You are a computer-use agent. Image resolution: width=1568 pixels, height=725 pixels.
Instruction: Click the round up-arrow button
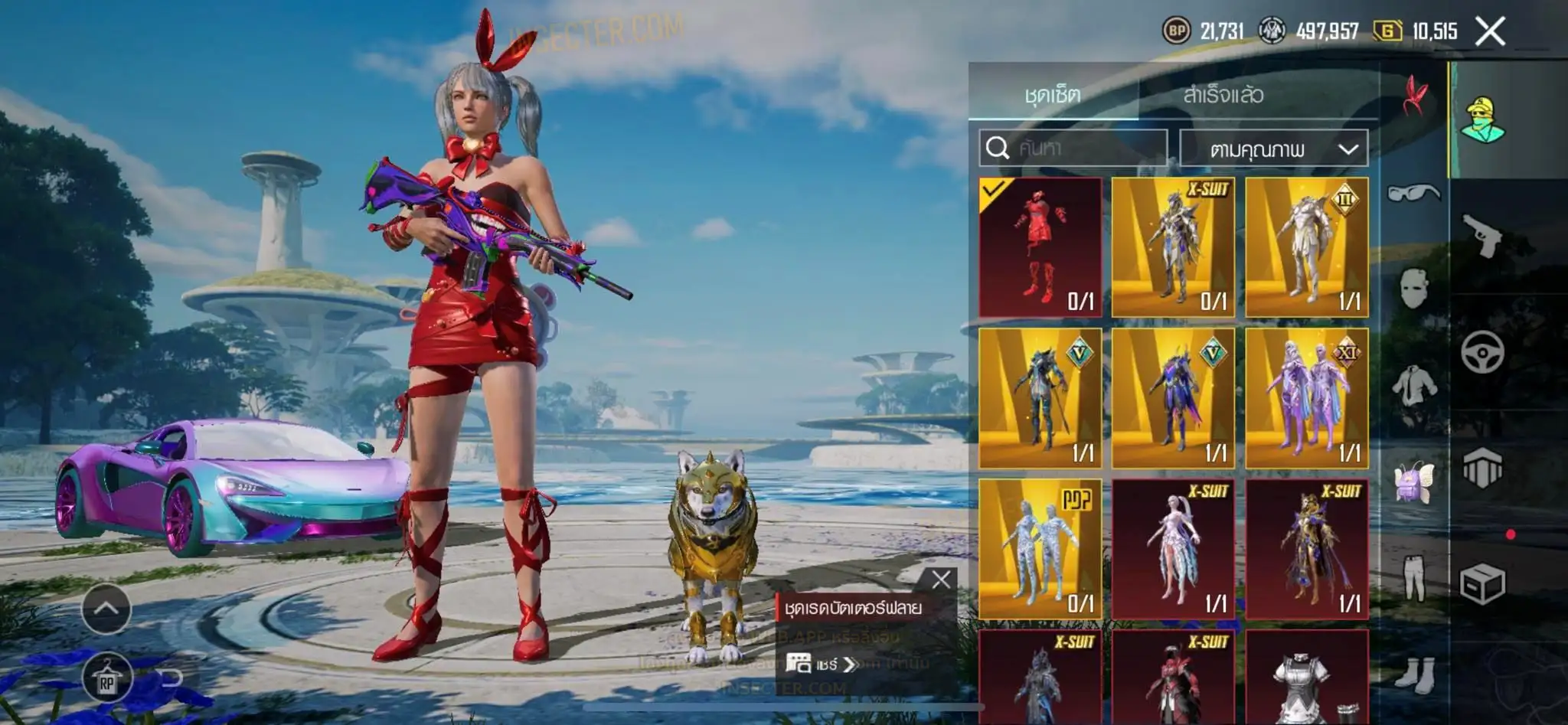pyautogui.click(x=106, y=609)
